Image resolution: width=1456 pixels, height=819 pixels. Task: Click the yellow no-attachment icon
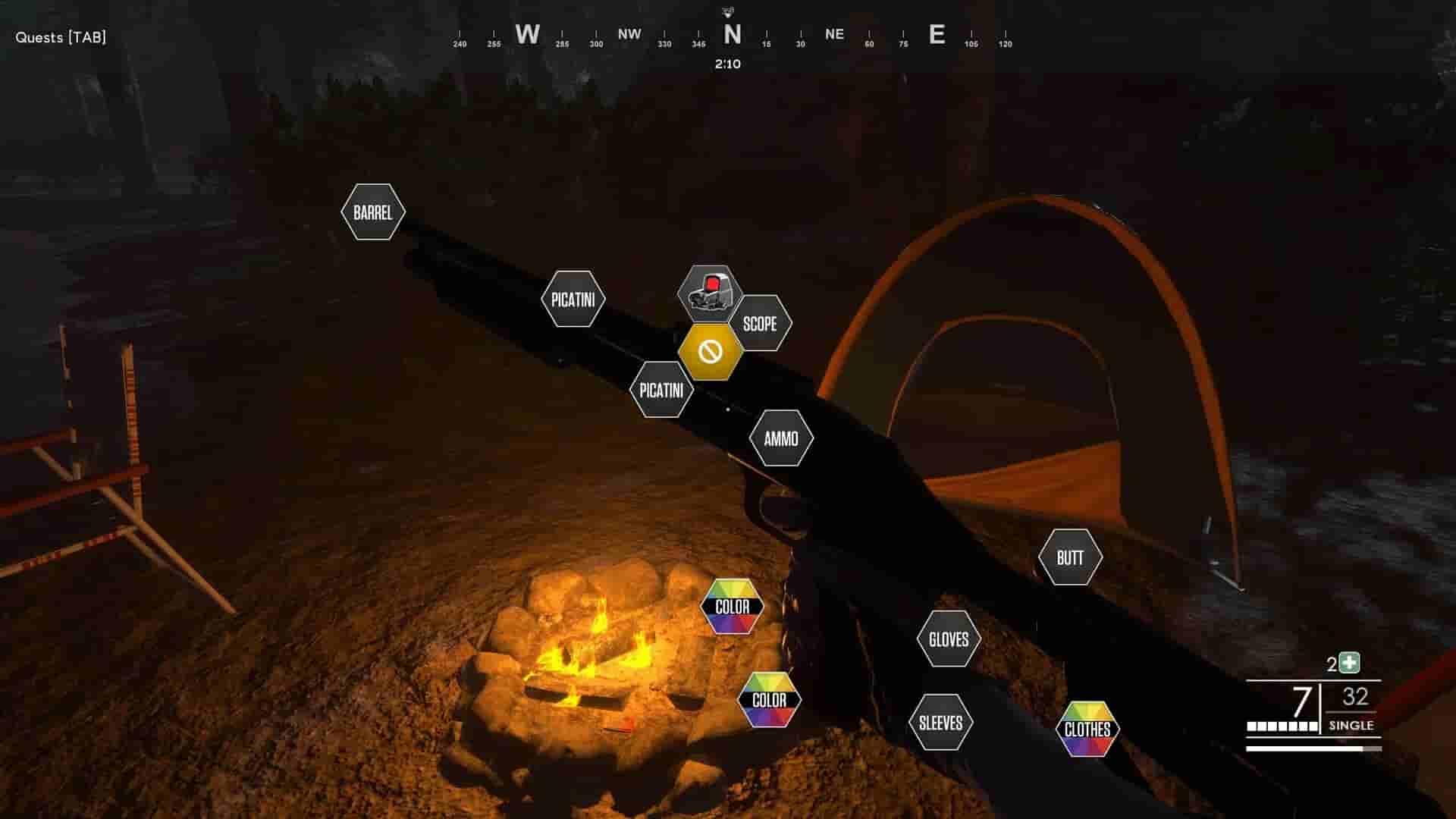point(711,351)
